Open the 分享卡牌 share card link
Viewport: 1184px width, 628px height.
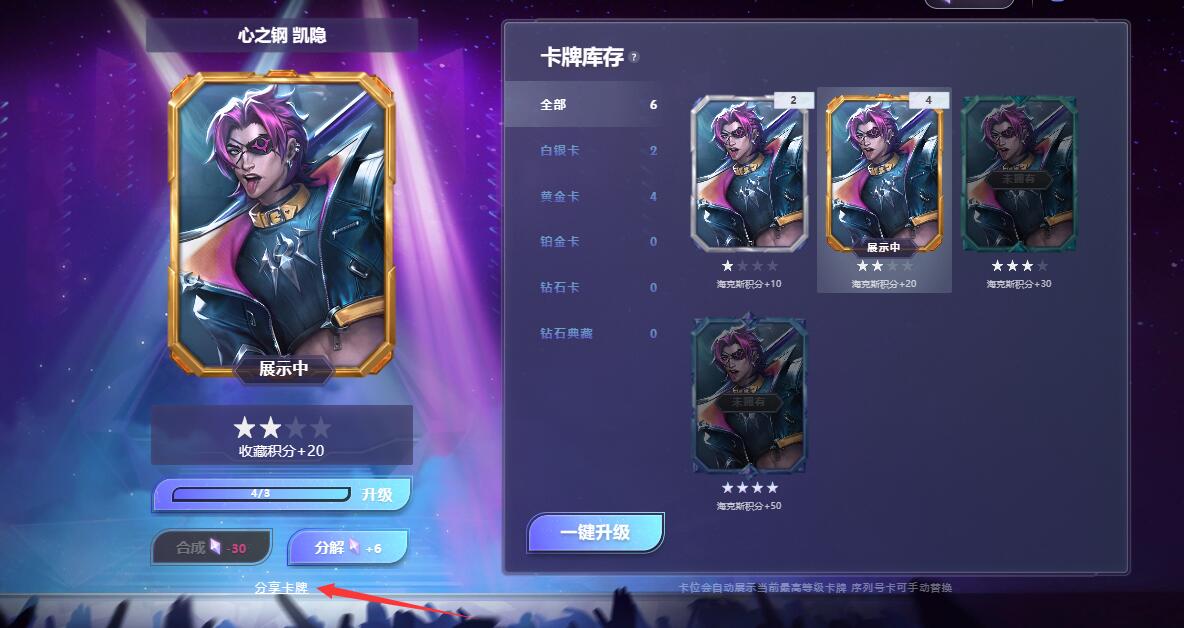[281, 588]
